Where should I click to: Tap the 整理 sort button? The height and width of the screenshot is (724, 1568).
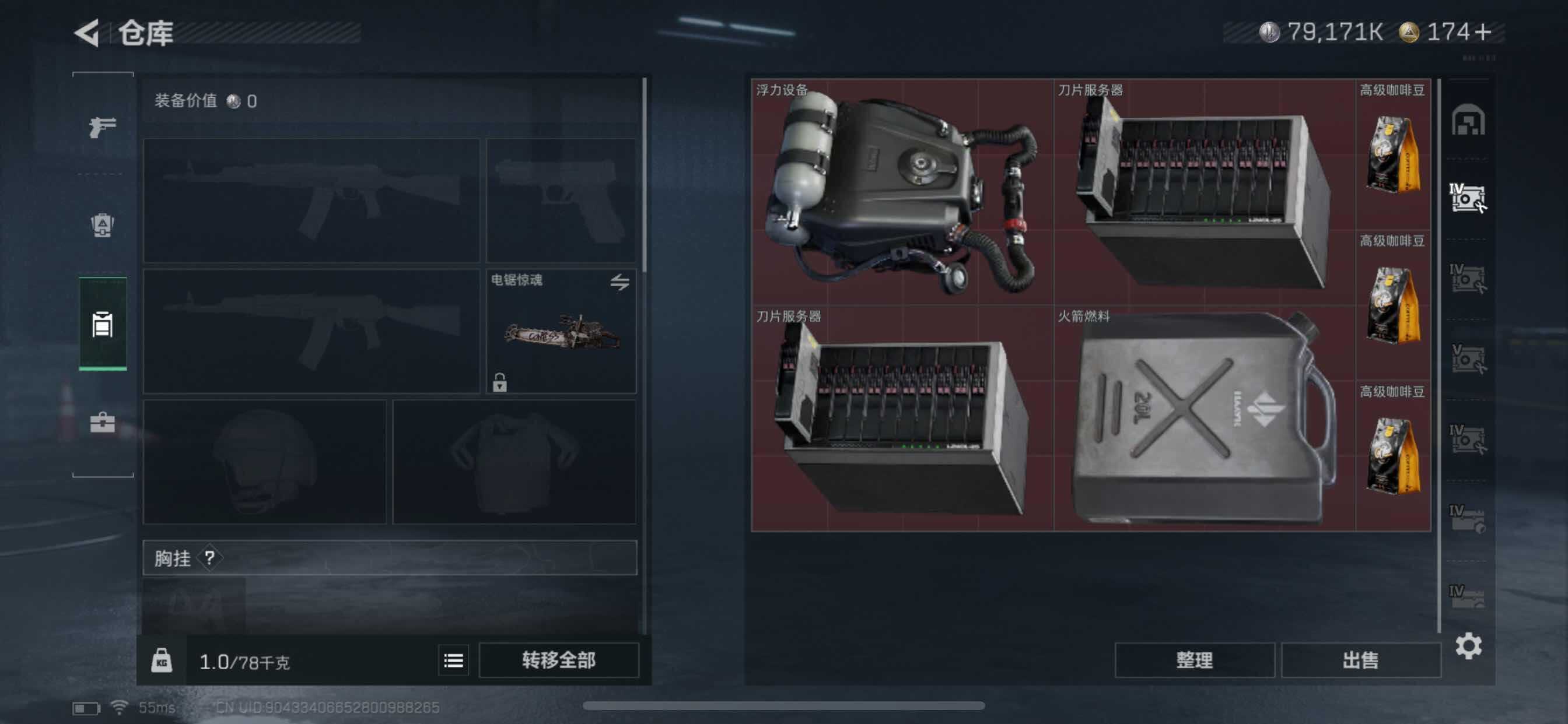point(1193,660)
